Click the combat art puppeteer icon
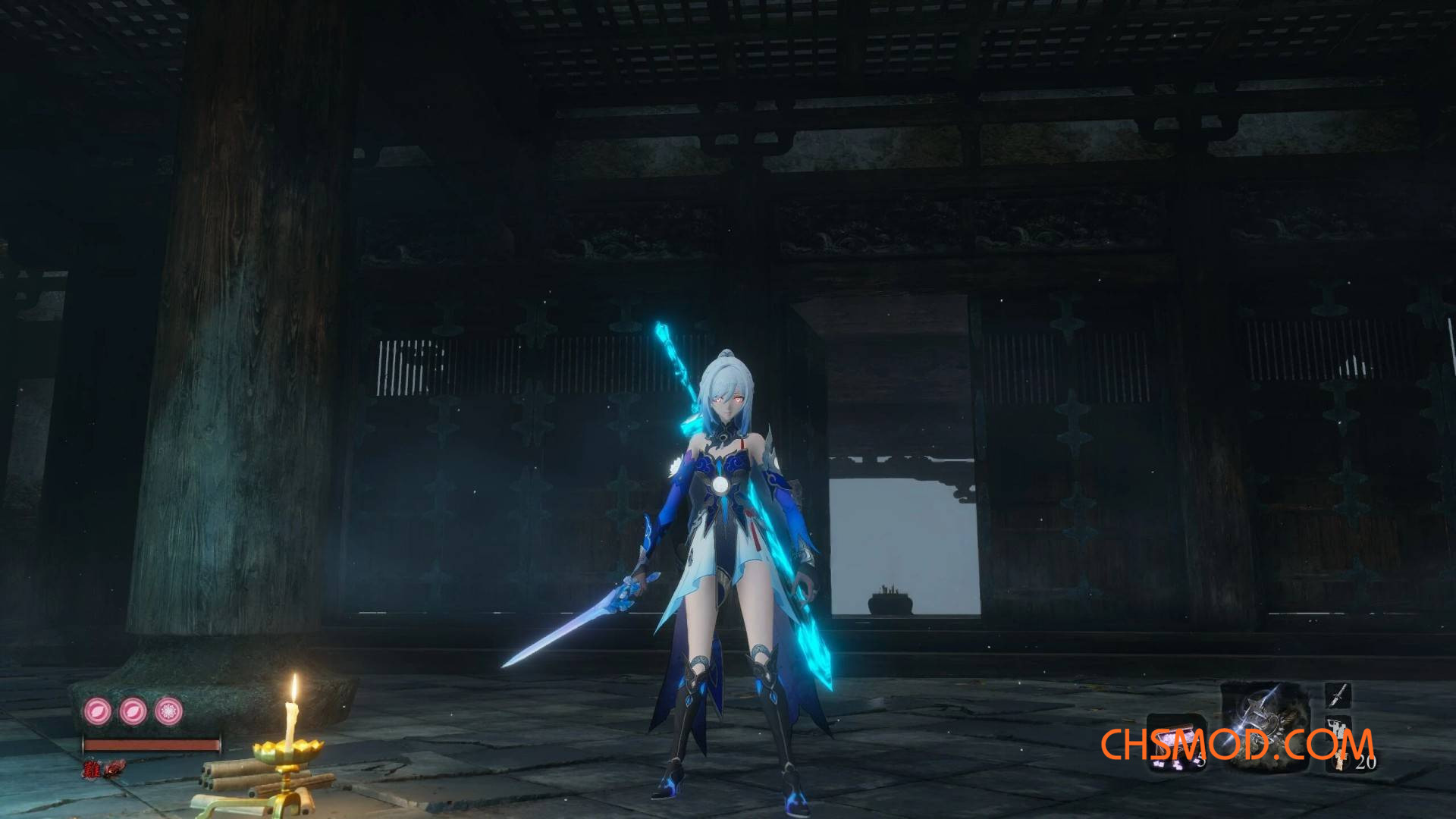 point(1338,728)
